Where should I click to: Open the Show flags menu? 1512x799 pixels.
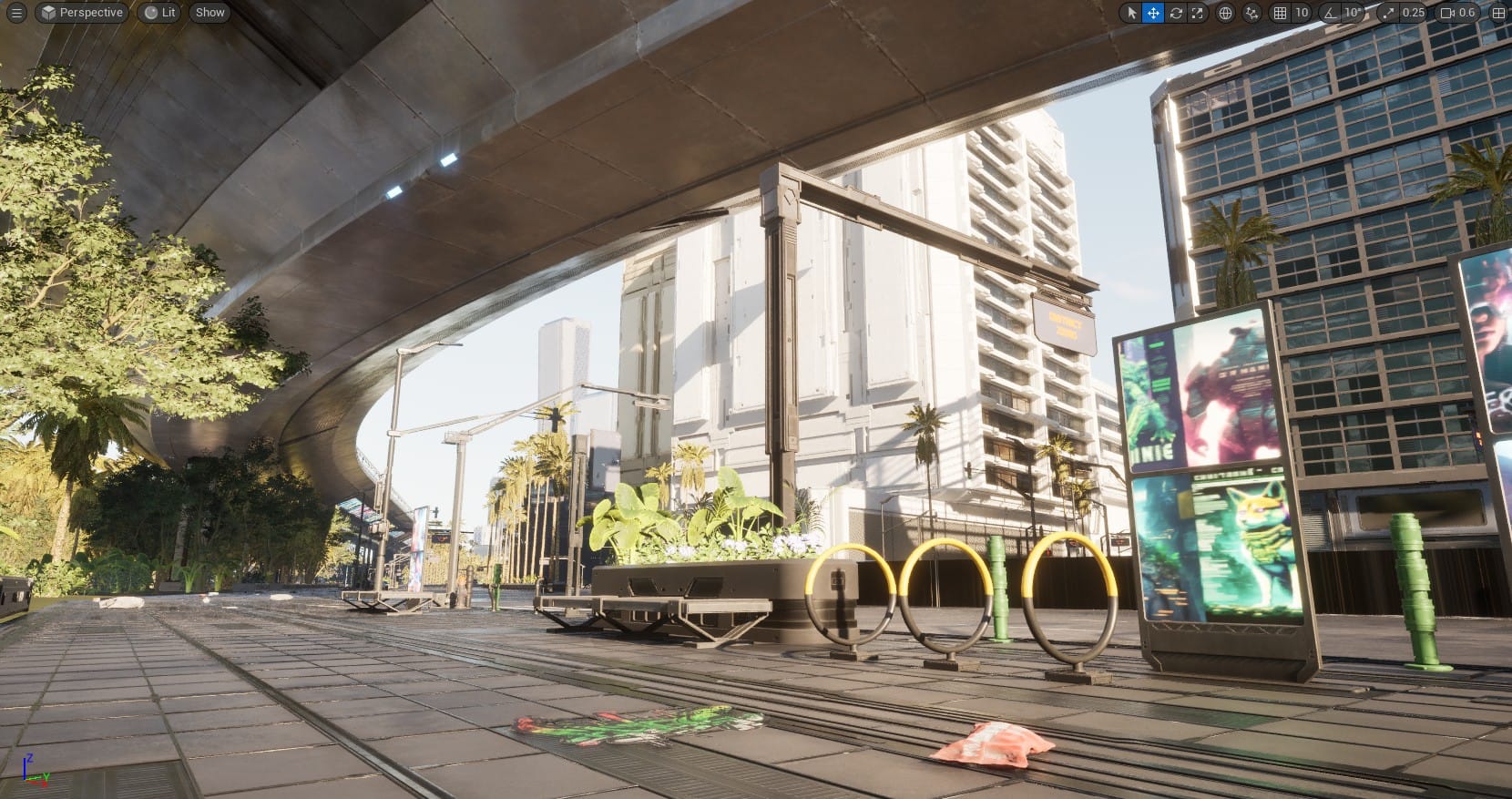[209, 13]
